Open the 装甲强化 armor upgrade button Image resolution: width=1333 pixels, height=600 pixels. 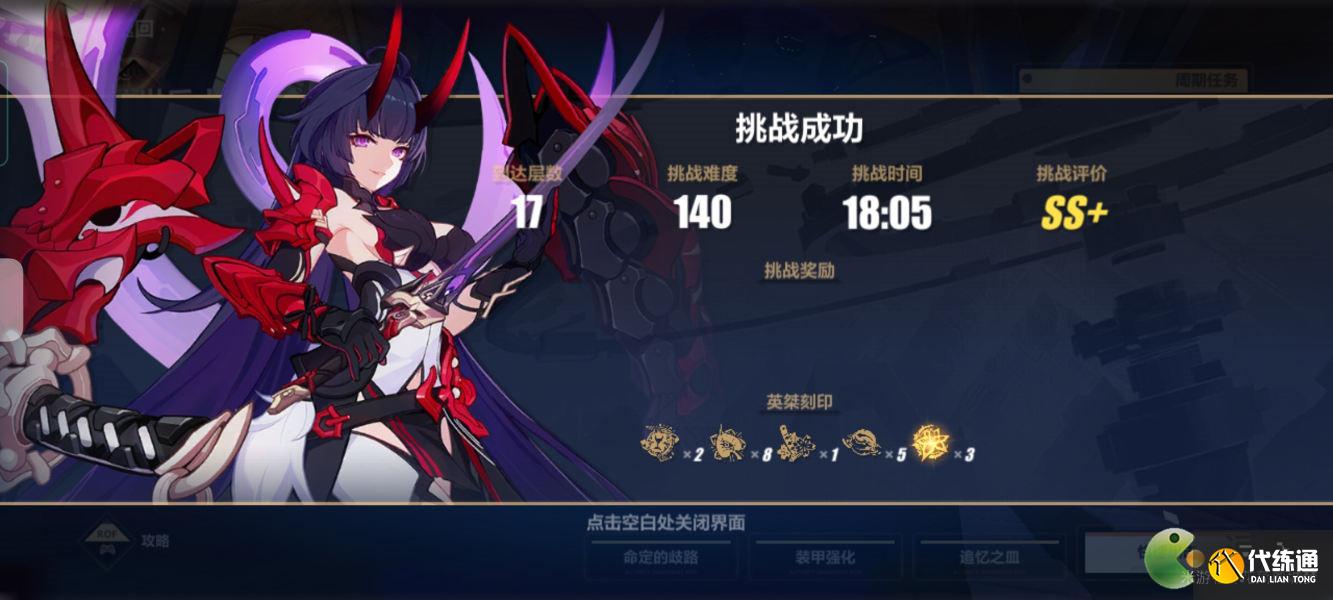[826, 558]
